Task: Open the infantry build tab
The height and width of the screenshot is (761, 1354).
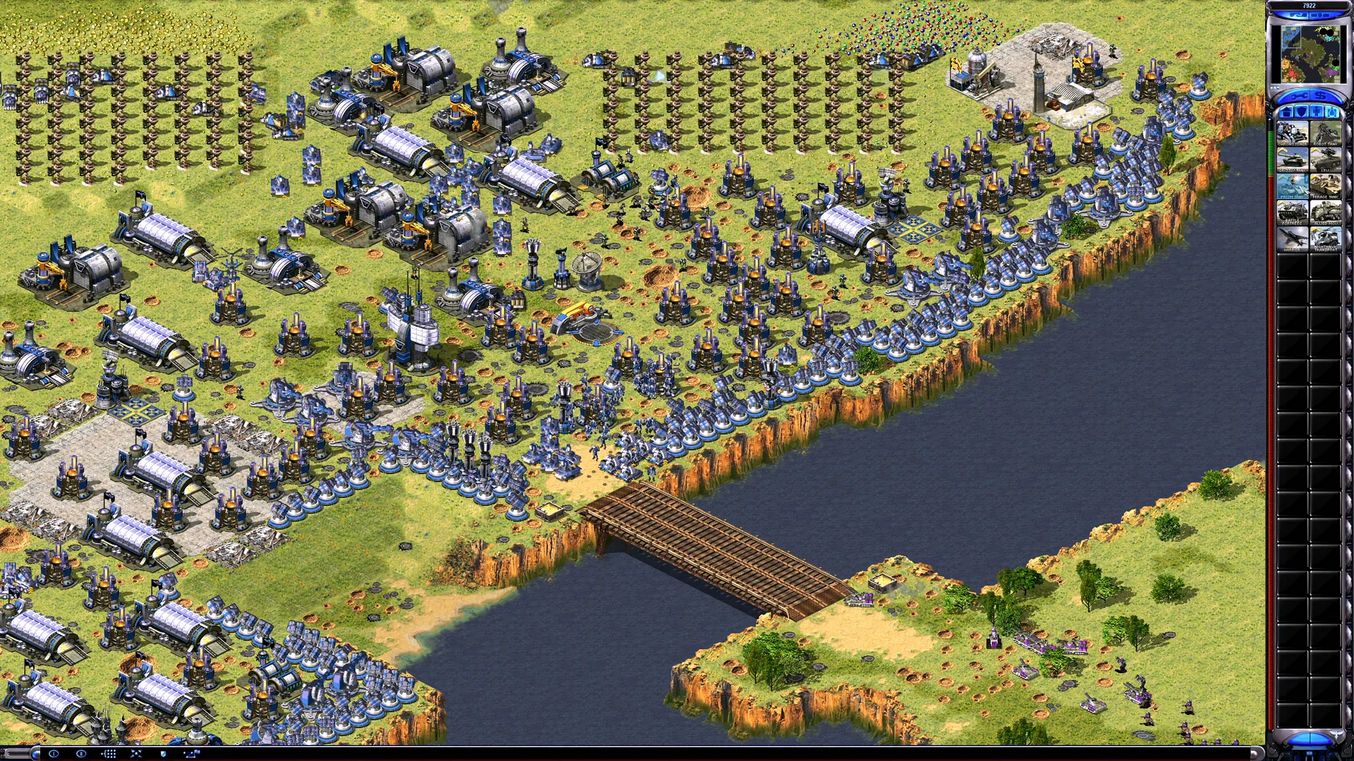Action: pyautogui.click(x=1317, y=111)
